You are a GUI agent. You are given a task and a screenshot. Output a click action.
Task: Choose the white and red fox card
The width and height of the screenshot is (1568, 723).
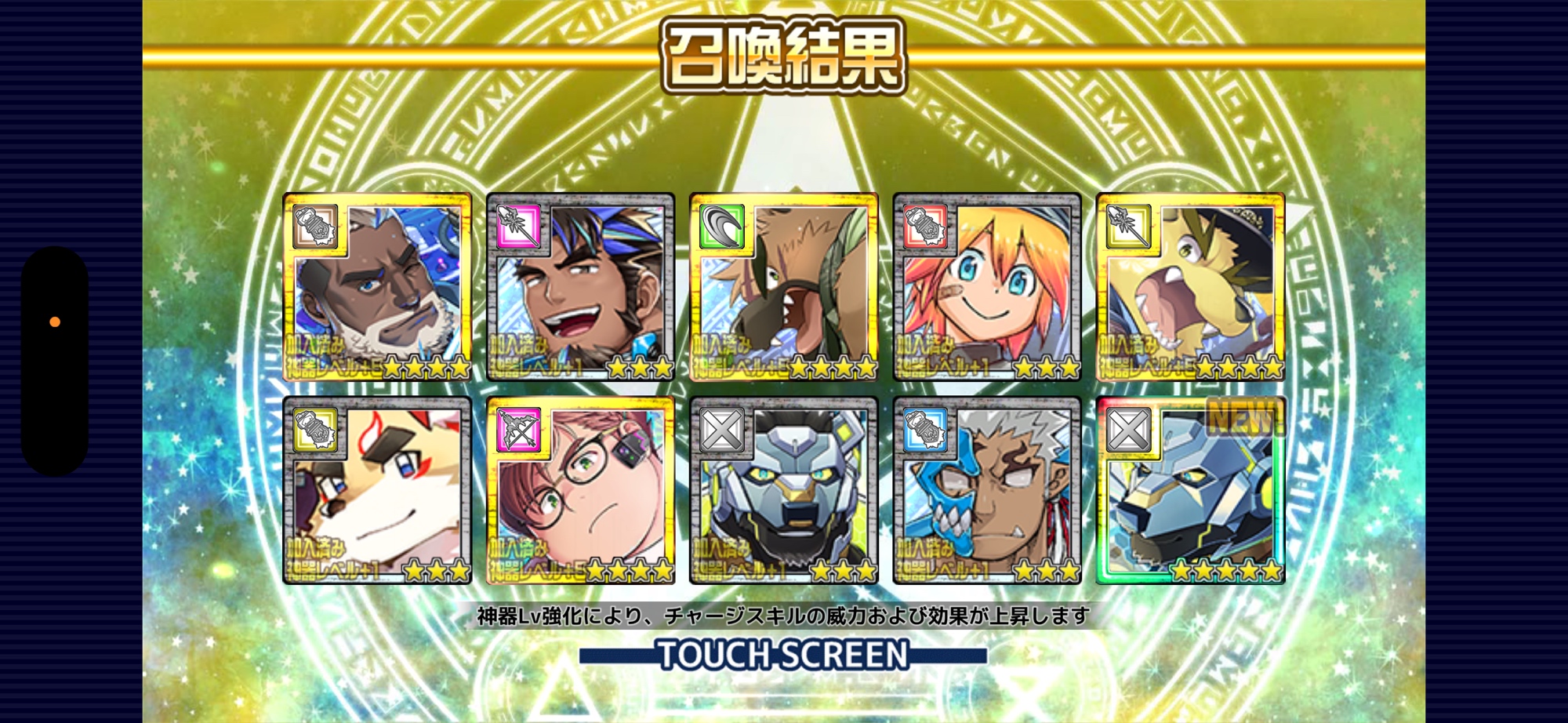tap(377, 491)
